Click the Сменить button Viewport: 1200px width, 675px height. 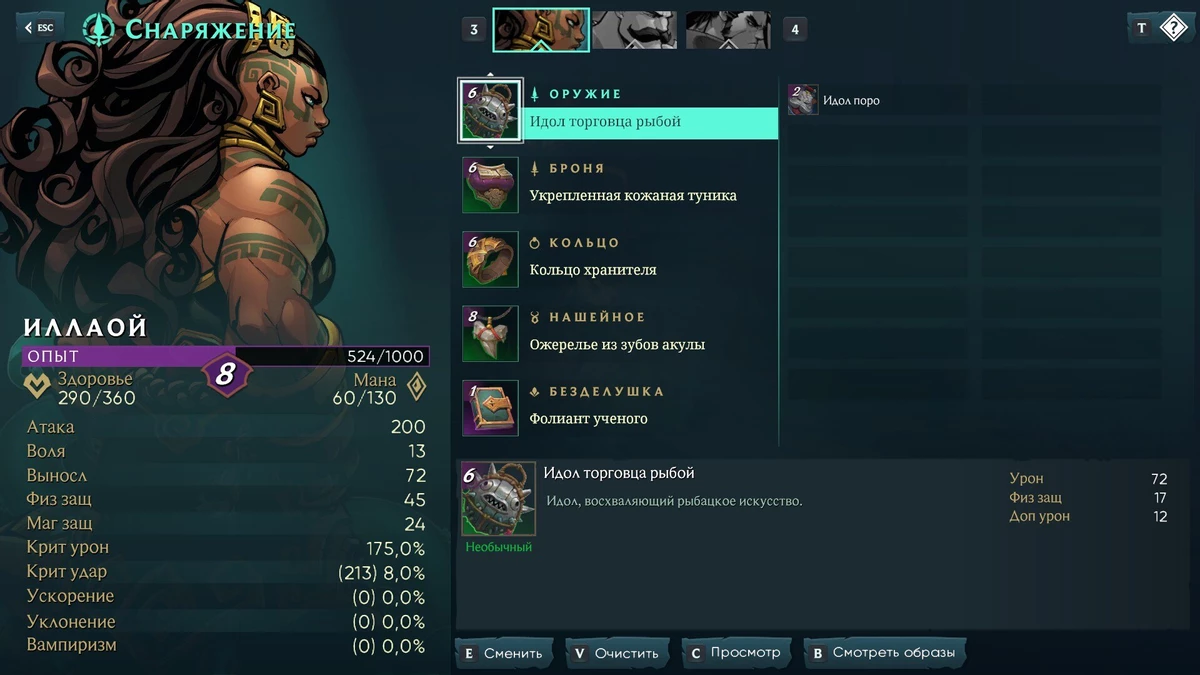pyautogui.click(x=504, y=653)
